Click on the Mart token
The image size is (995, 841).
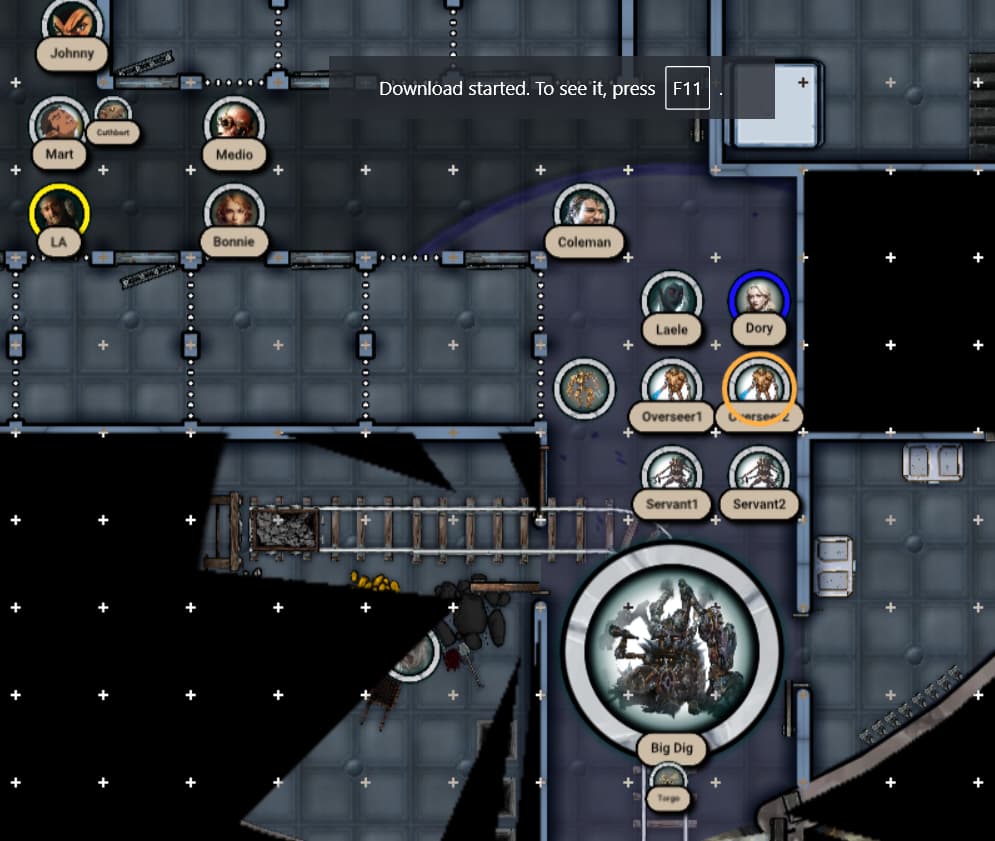[x=59, y=124]
